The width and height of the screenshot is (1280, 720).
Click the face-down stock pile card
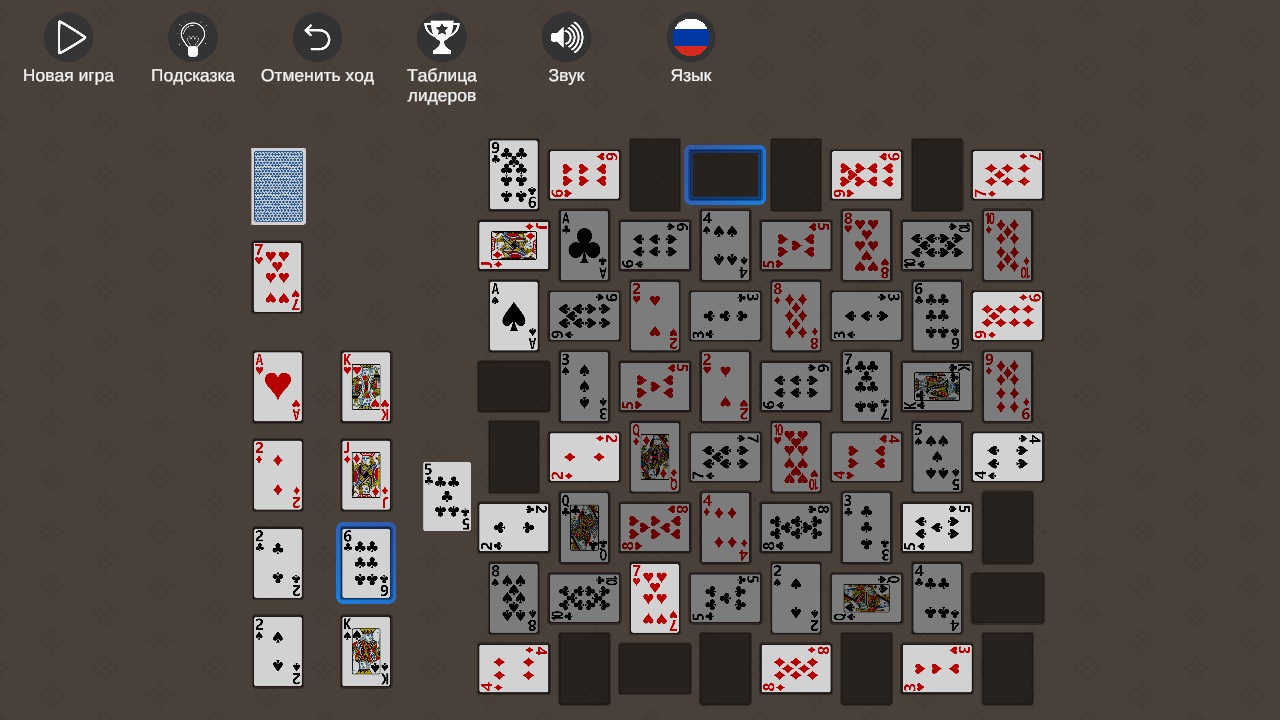click(278, 186)
